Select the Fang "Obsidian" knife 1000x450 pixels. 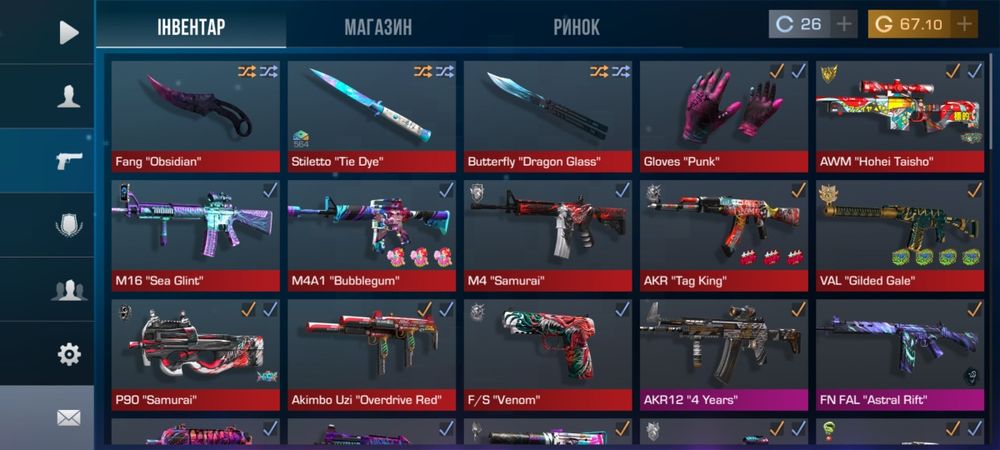(195, 115)
